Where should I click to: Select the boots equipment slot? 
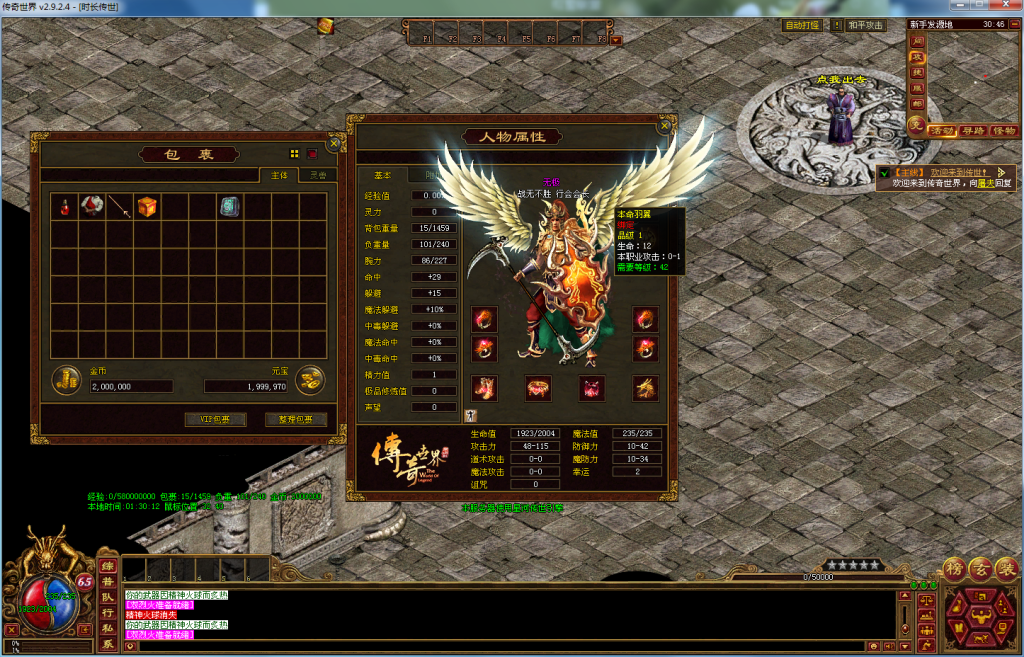pyautogui.click(x=485, y=387)
